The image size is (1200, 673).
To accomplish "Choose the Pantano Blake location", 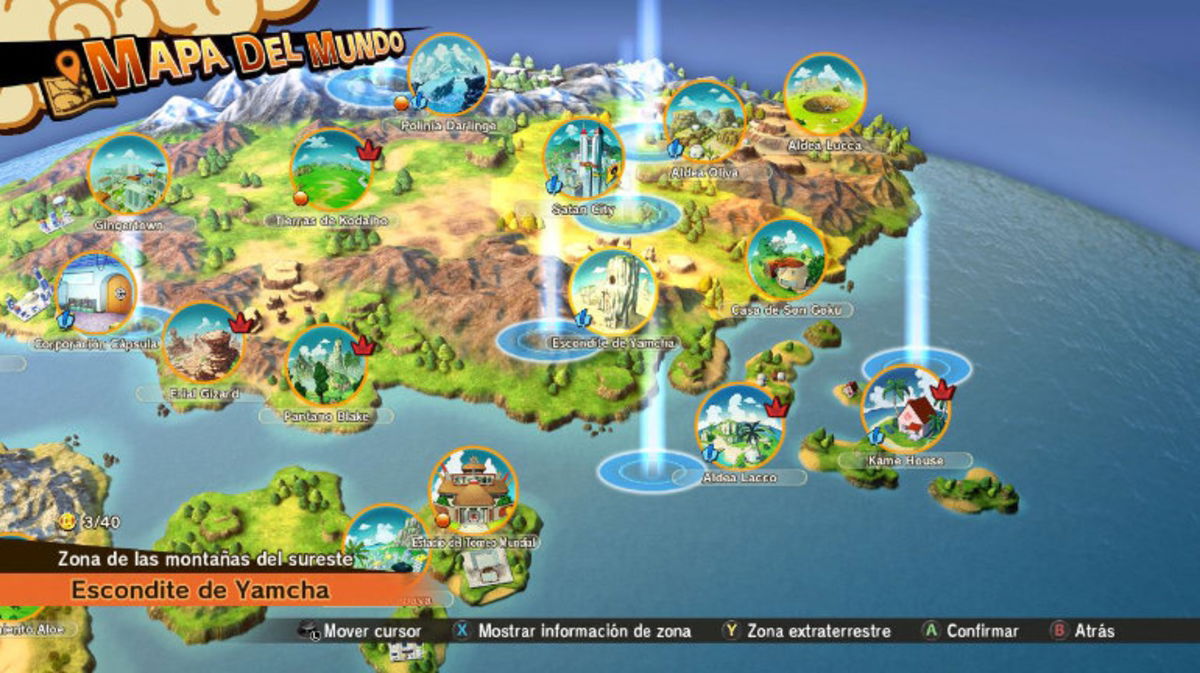I will pos(326,365).
